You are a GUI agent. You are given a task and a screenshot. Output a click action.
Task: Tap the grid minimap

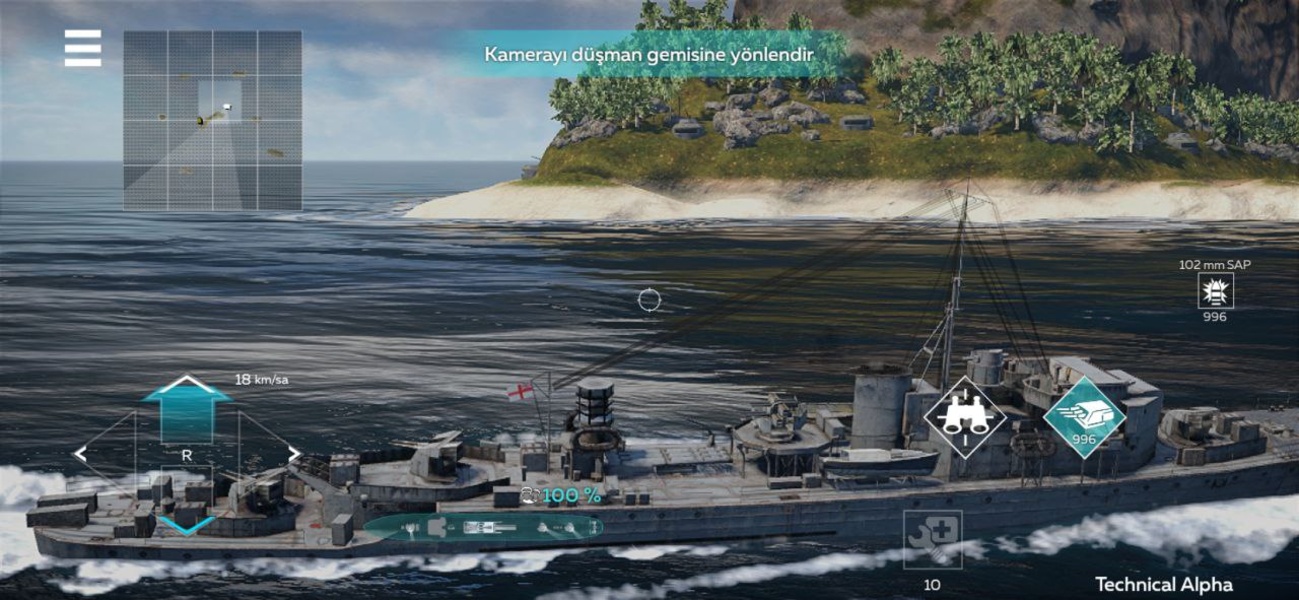(213, 120)
